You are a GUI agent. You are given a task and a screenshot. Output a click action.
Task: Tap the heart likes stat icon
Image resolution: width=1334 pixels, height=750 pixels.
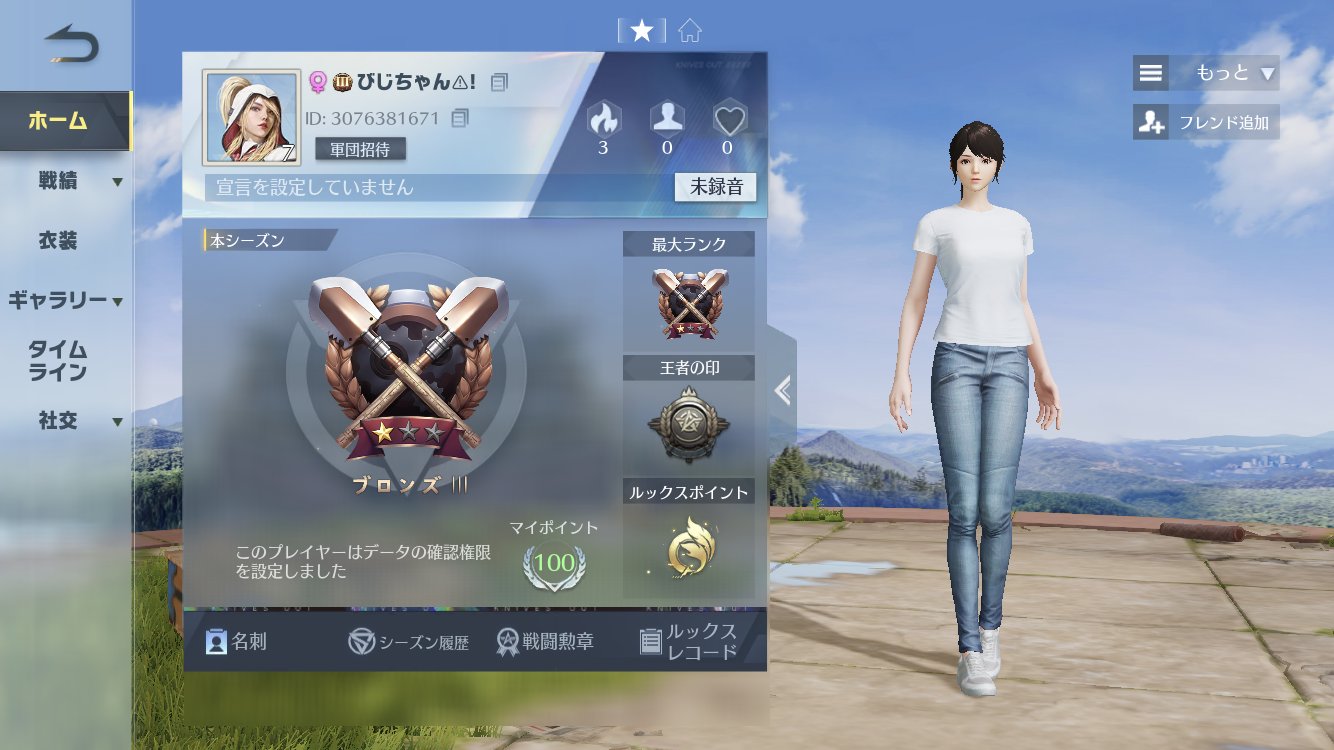point(730,117)
